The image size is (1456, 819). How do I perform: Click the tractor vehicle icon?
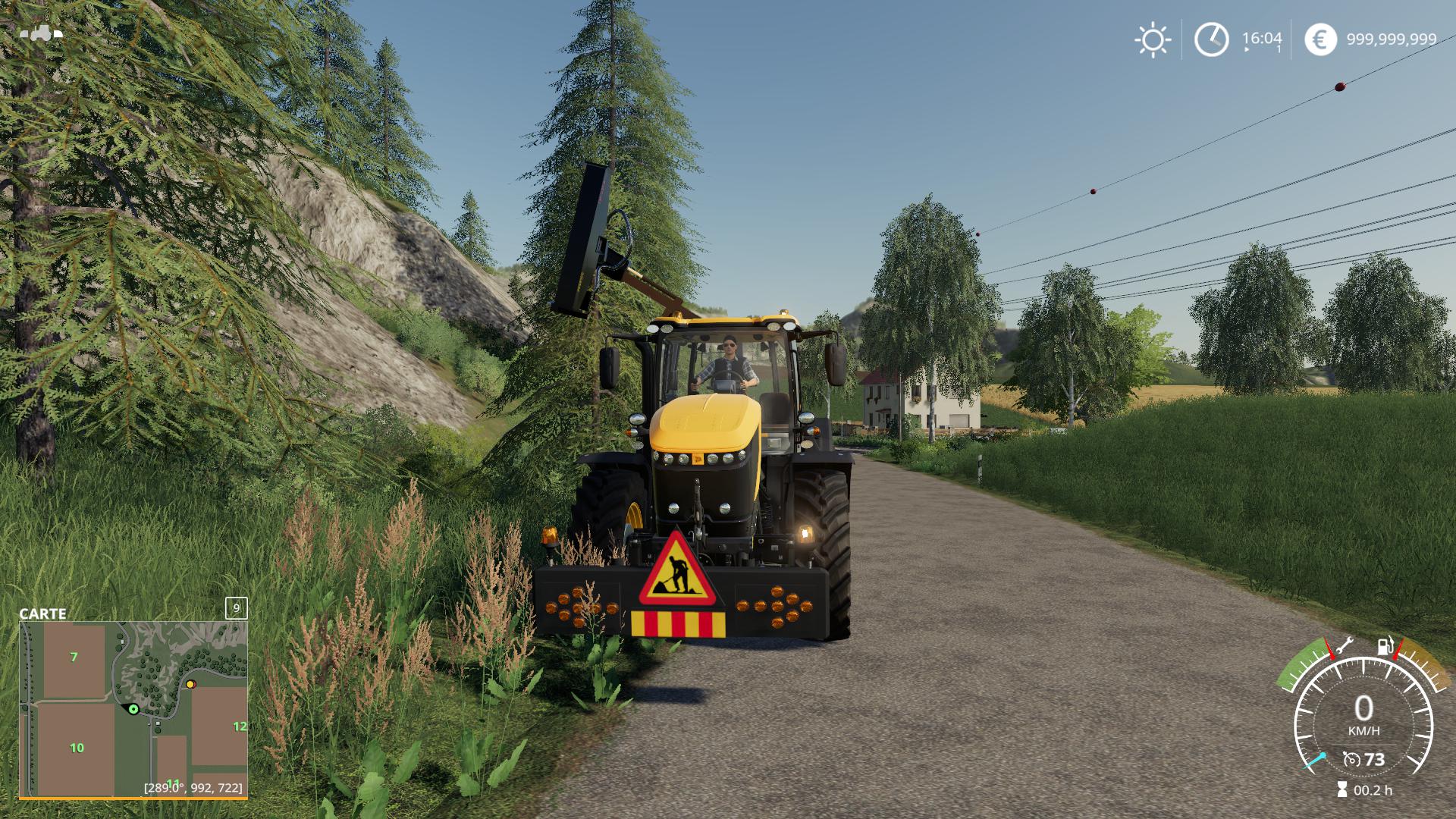(42, 33)
